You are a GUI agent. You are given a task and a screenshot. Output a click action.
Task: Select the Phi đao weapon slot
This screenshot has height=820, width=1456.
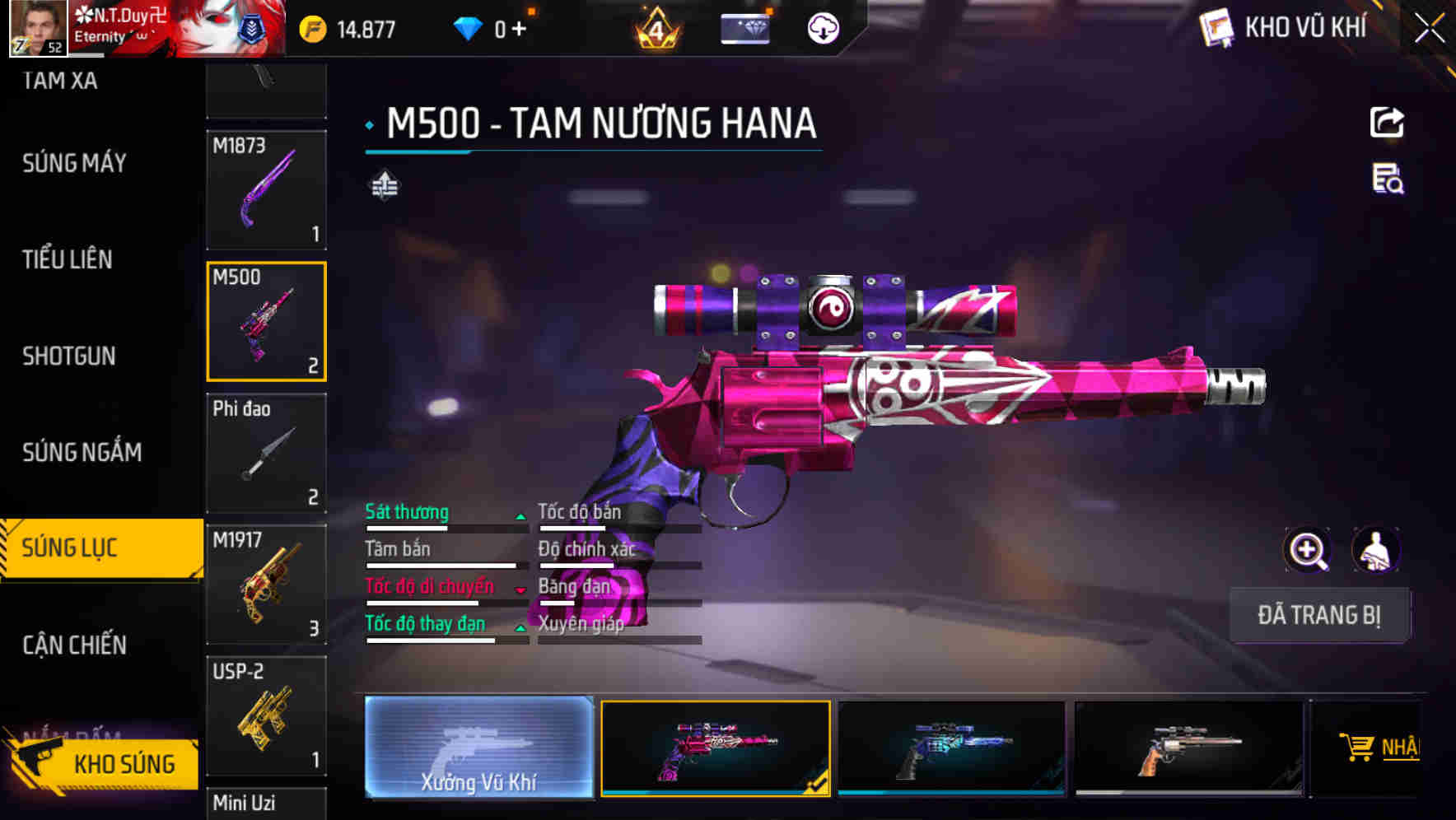266,453
